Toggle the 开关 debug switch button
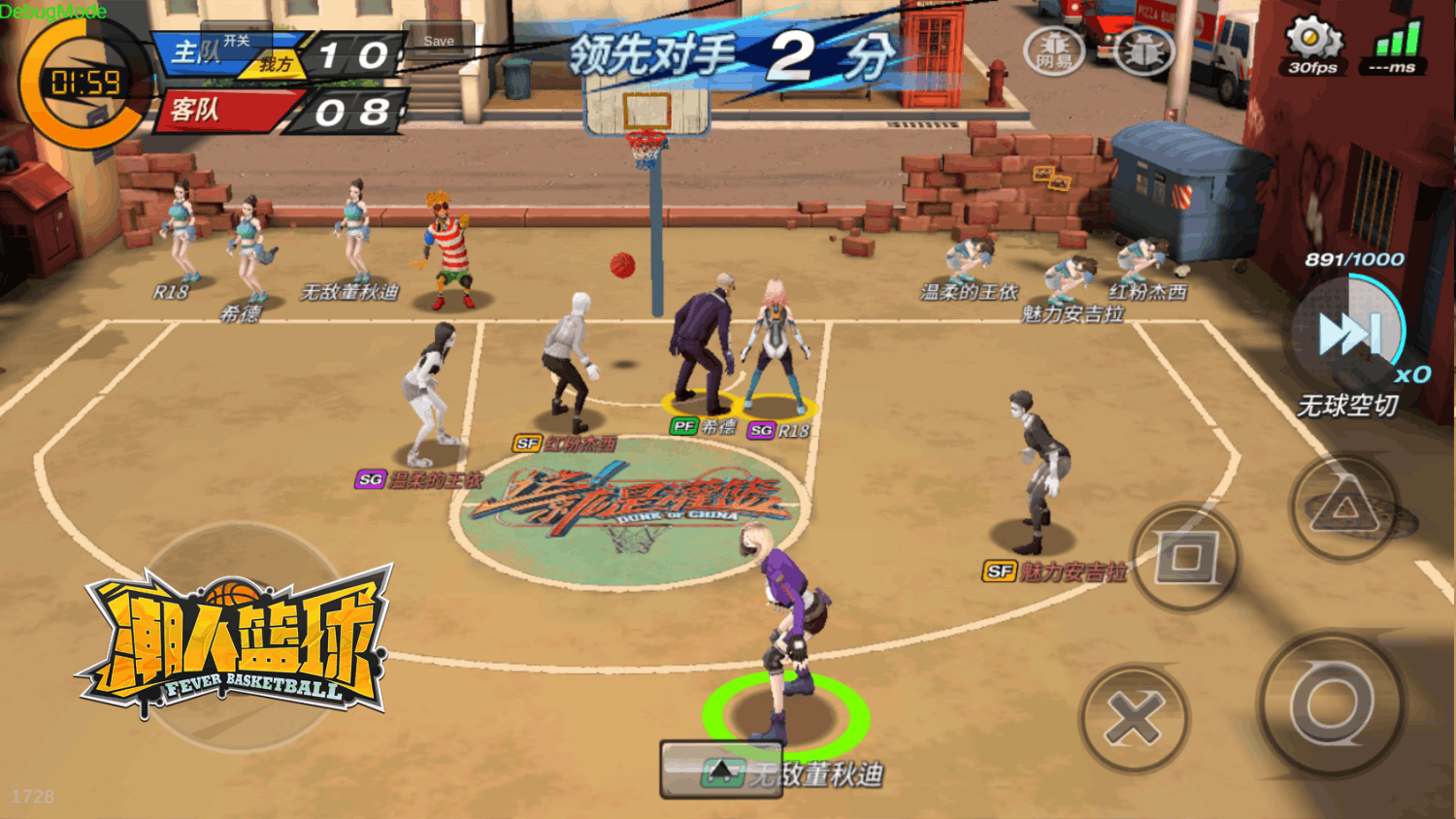This screenshot has width=1456, height=819. (x=237, y=41)
